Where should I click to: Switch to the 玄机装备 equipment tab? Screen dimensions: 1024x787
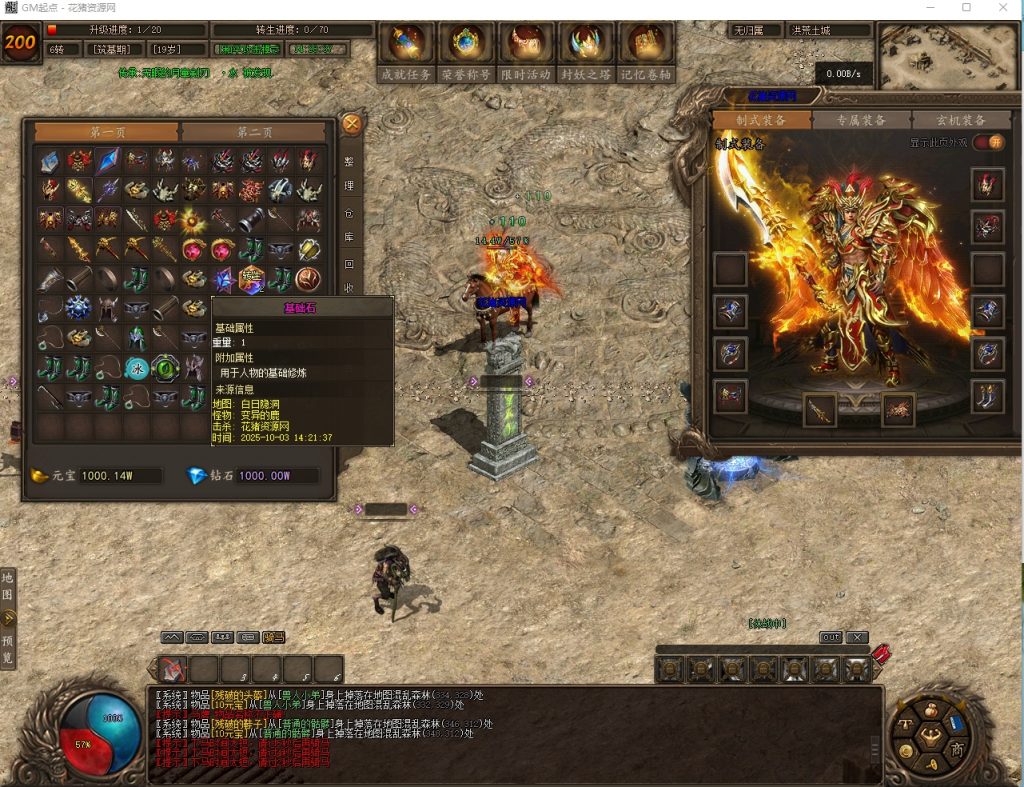coord(960,120)
